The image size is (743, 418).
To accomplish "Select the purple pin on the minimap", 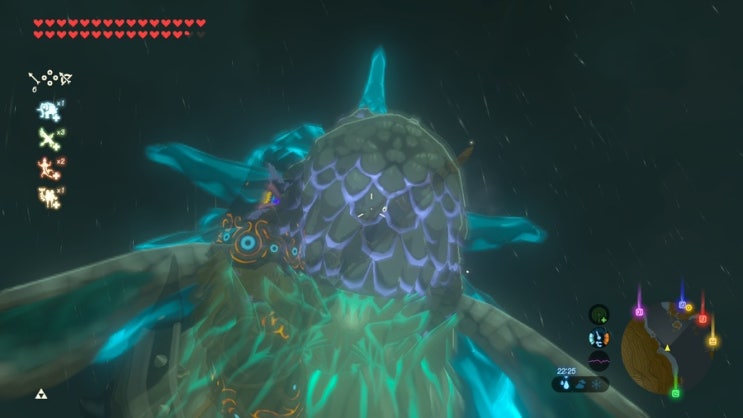I will pos(639,312).
